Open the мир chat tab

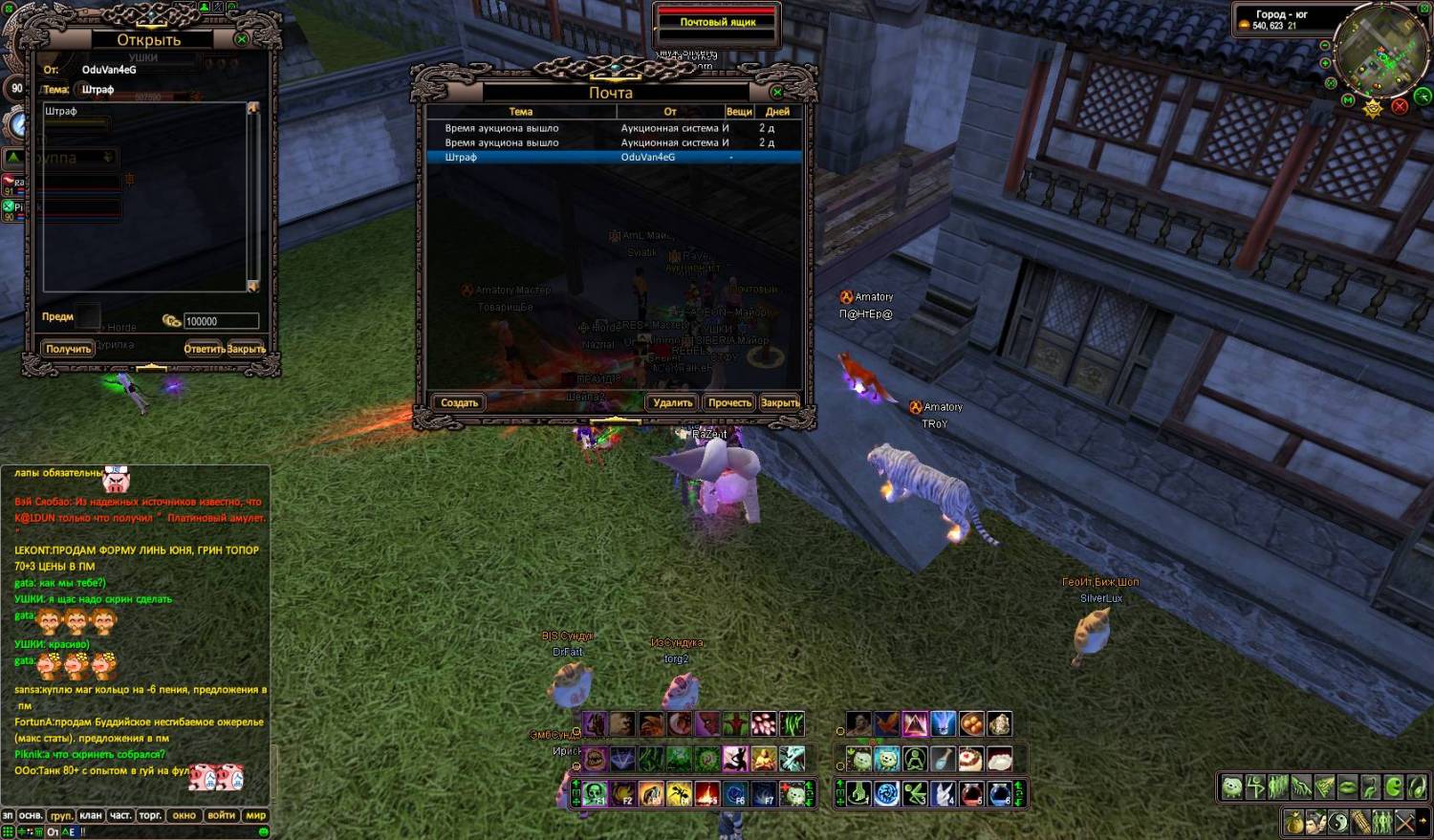tap(256, 815)
